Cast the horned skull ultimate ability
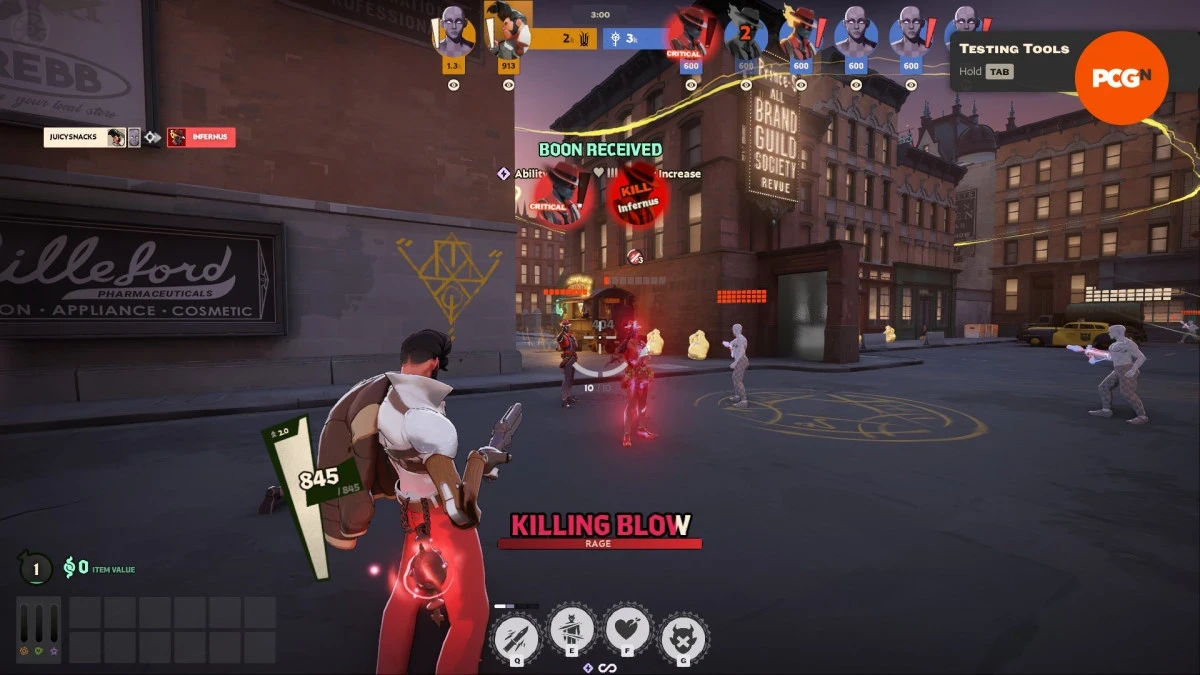 pyautogui.click(x=684, y=635)
